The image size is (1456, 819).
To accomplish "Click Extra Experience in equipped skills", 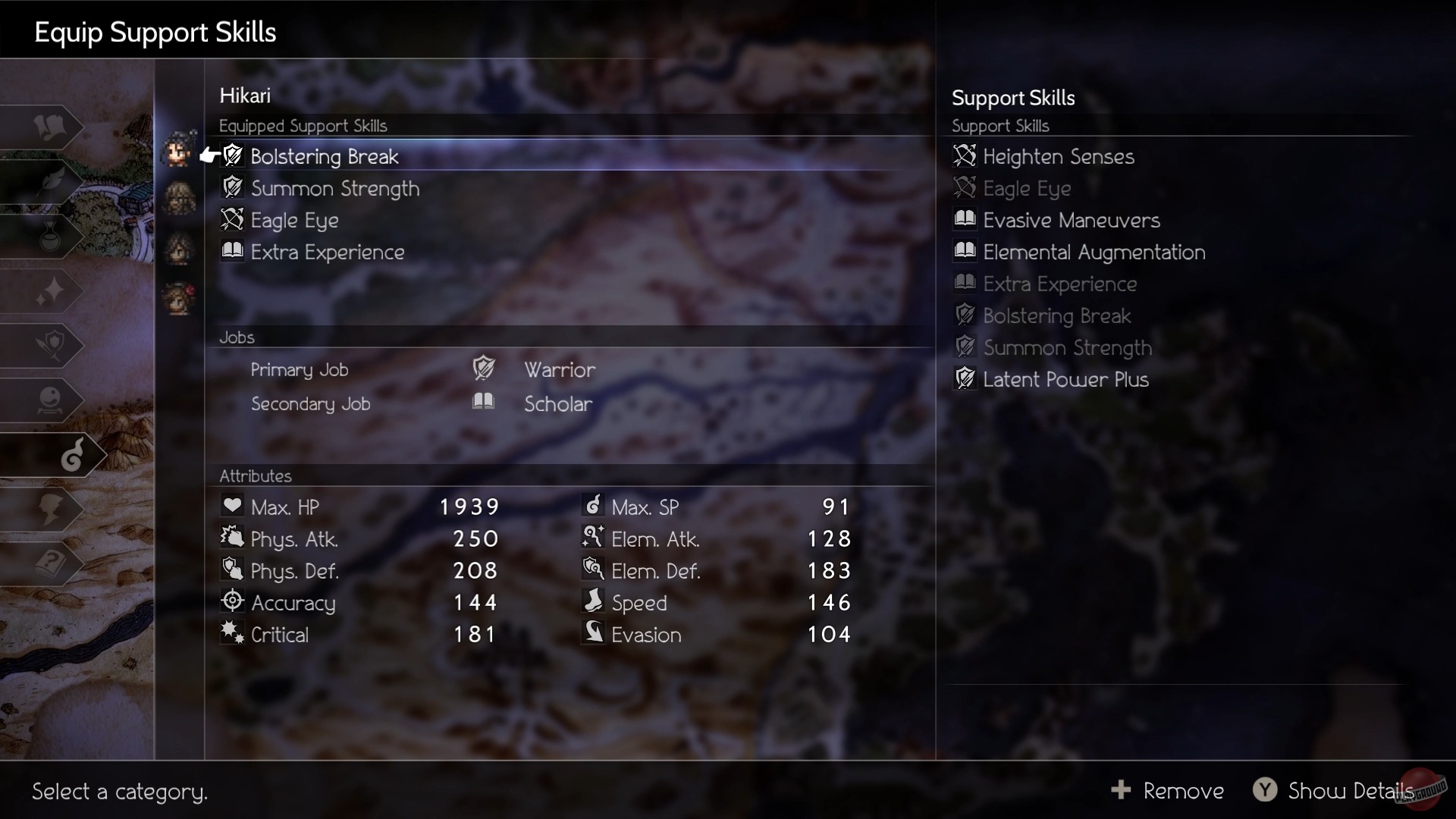I will [x=328, y=252].
